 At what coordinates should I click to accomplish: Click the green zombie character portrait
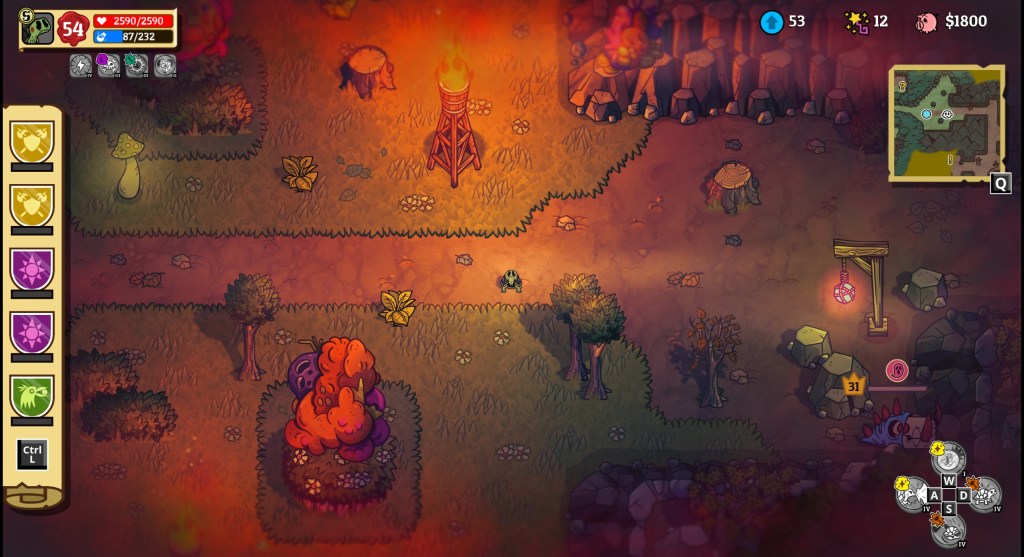click(x=38, y=28)
